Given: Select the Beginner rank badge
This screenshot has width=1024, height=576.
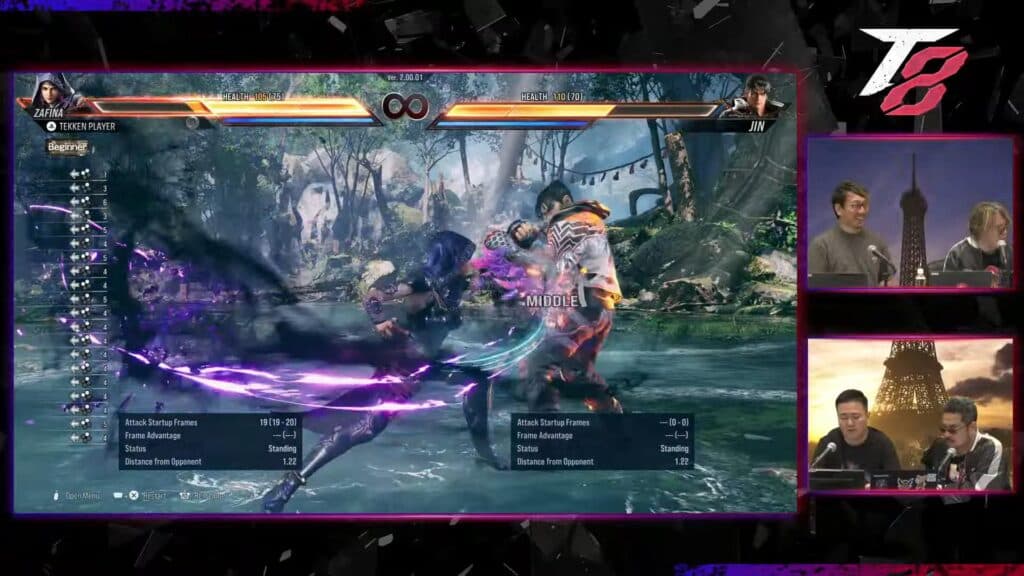Looking at the screenshot, I should (67, 147).
